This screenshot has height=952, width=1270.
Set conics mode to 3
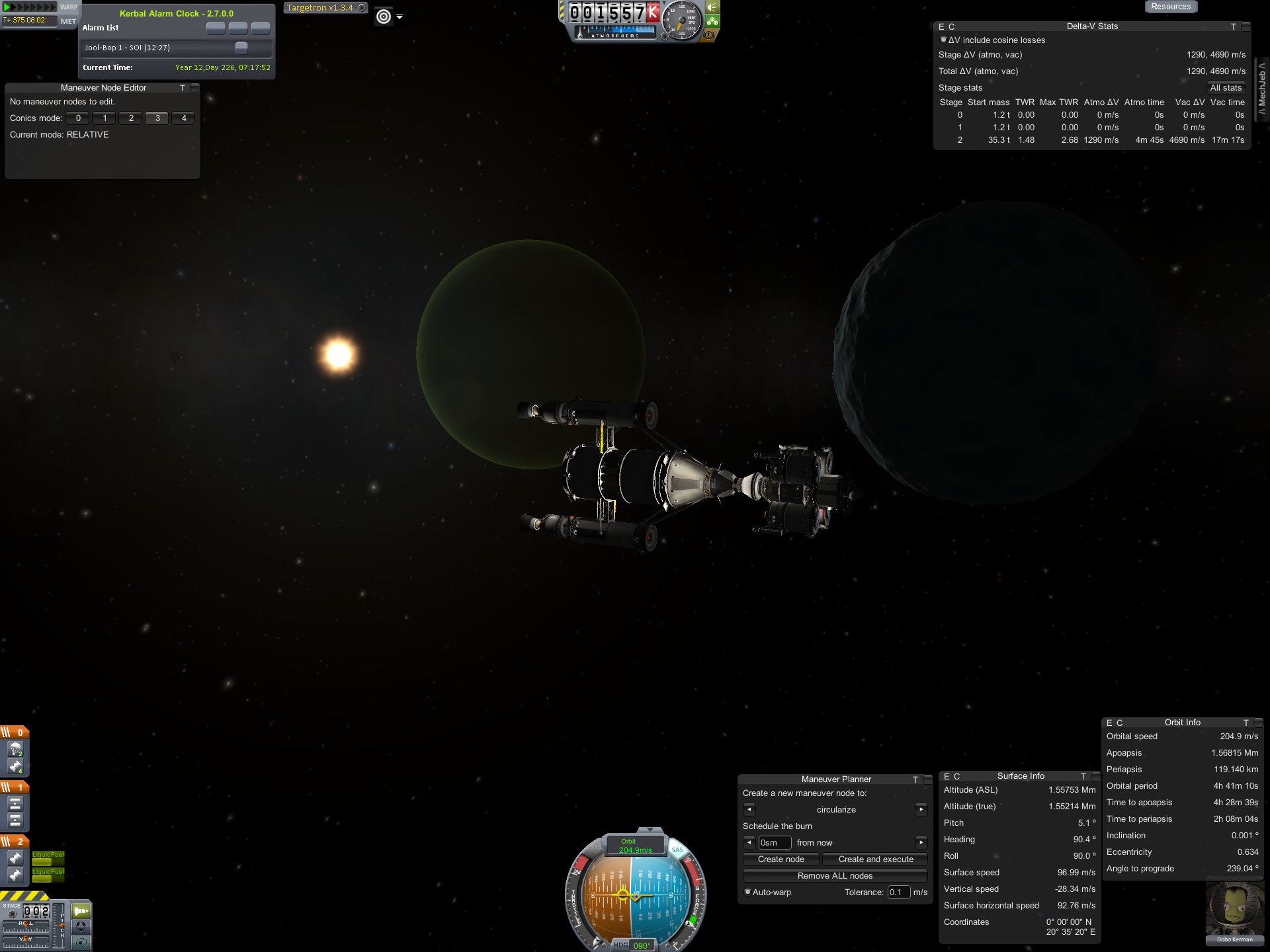click(x=157, y=118)
